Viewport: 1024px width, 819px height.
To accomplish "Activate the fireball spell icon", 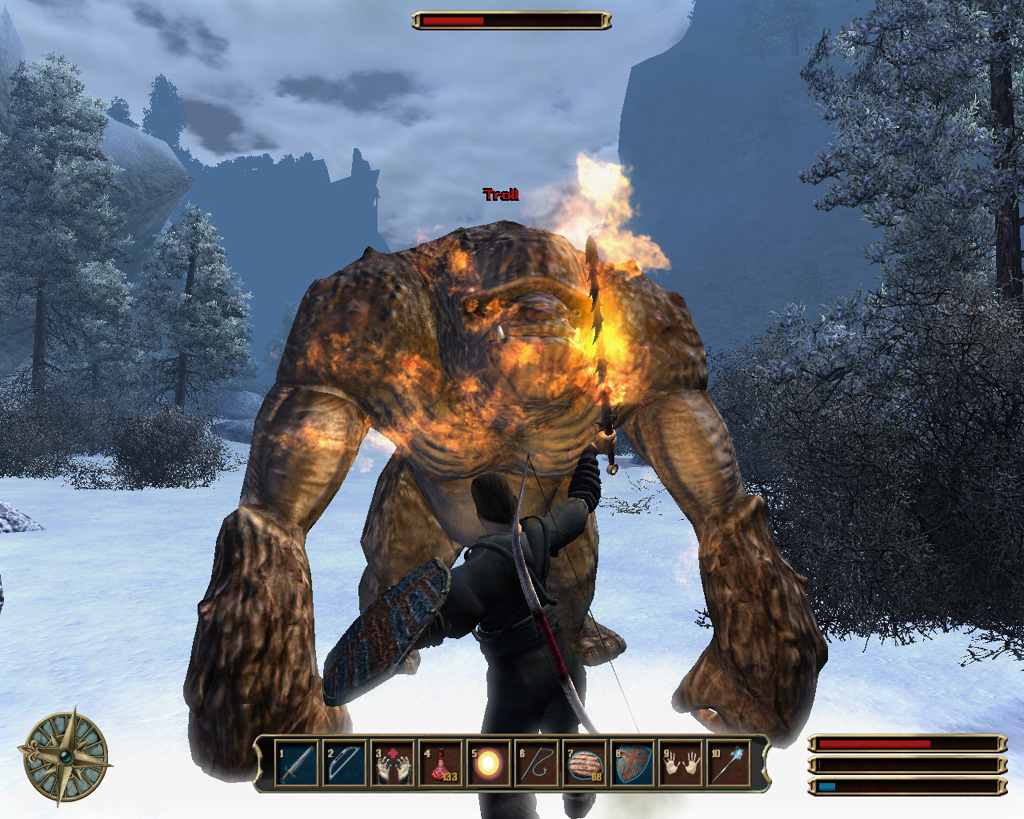I will [x=489, y=765].
